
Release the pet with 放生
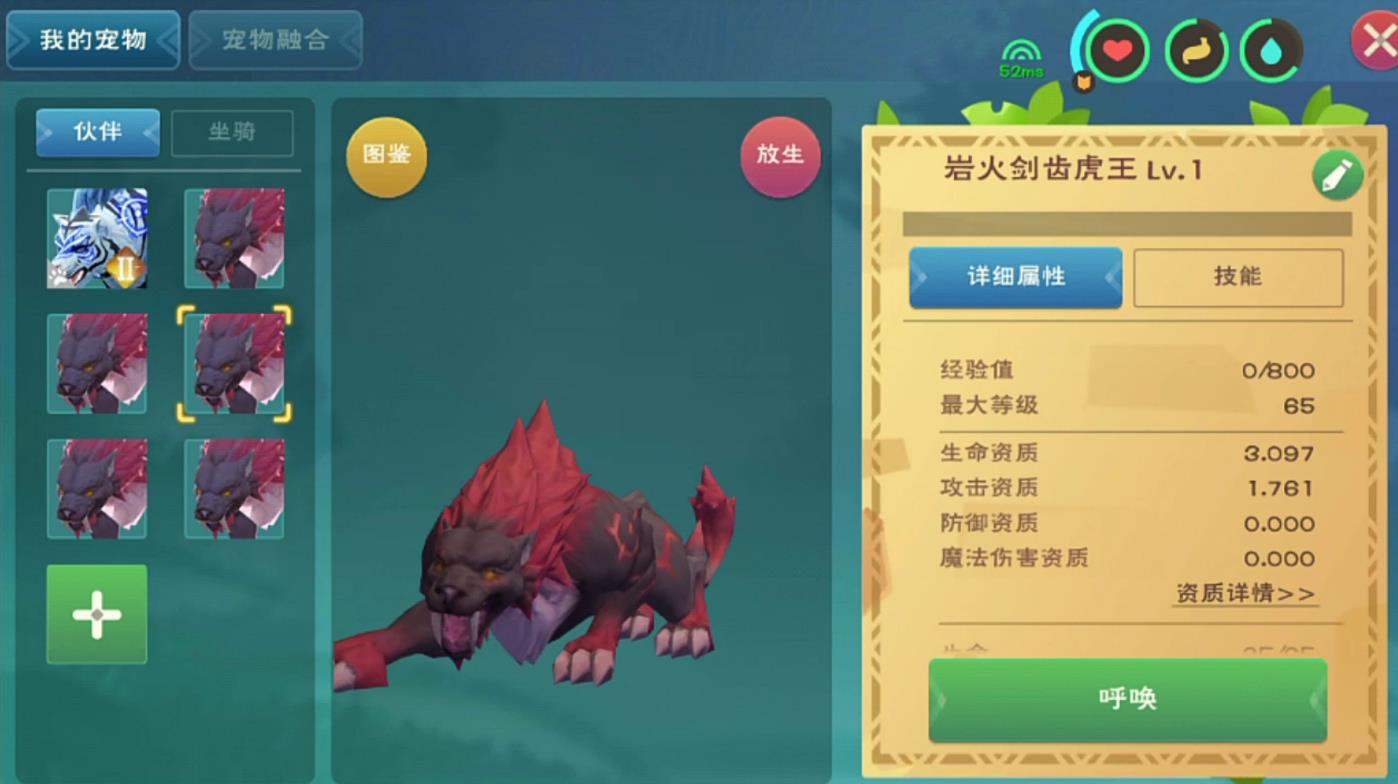(780, 155)
